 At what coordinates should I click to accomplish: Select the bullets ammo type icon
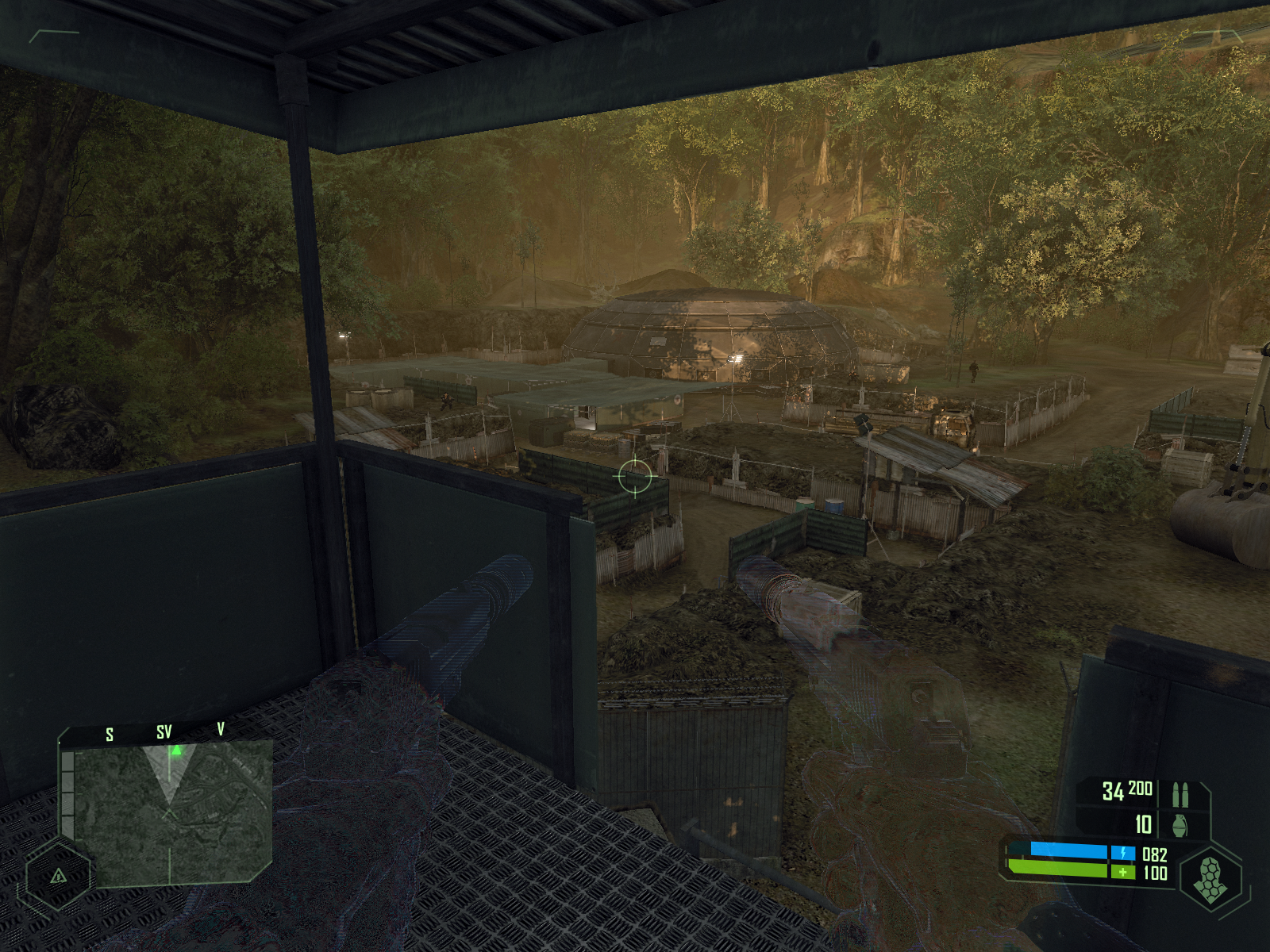pyautogui.click(x=1180, y=793)
